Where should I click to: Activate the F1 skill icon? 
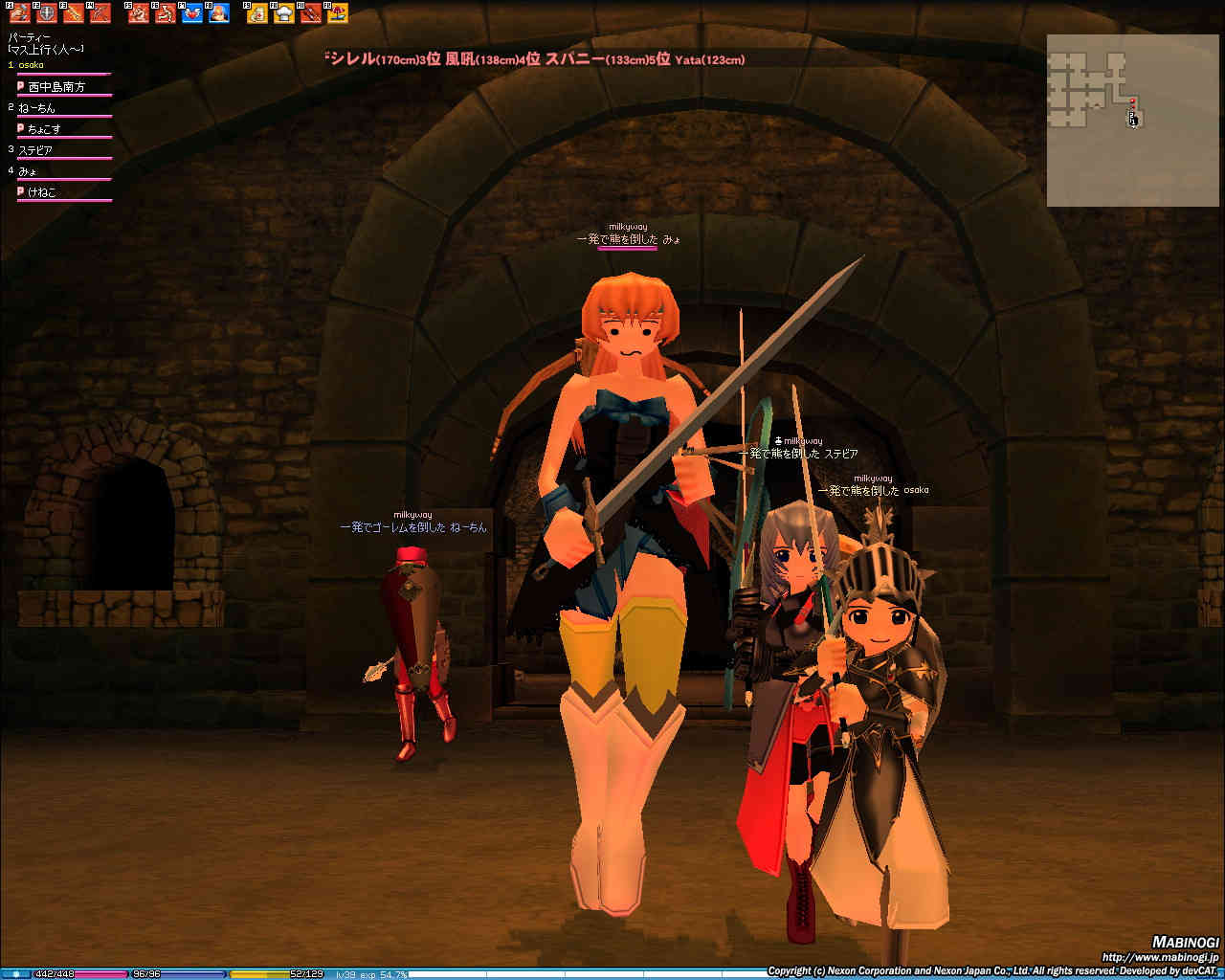[20, 13]
